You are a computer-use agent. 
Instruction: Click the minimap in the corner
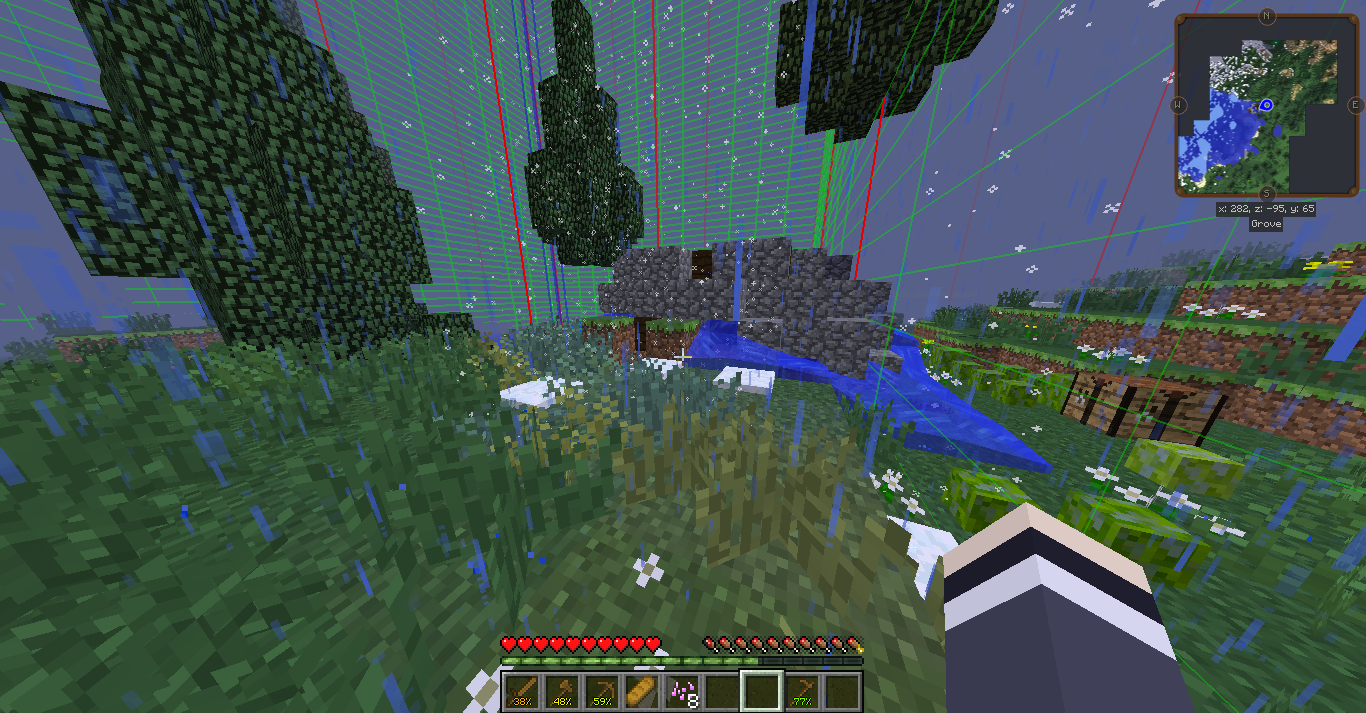pos(1267,105)
